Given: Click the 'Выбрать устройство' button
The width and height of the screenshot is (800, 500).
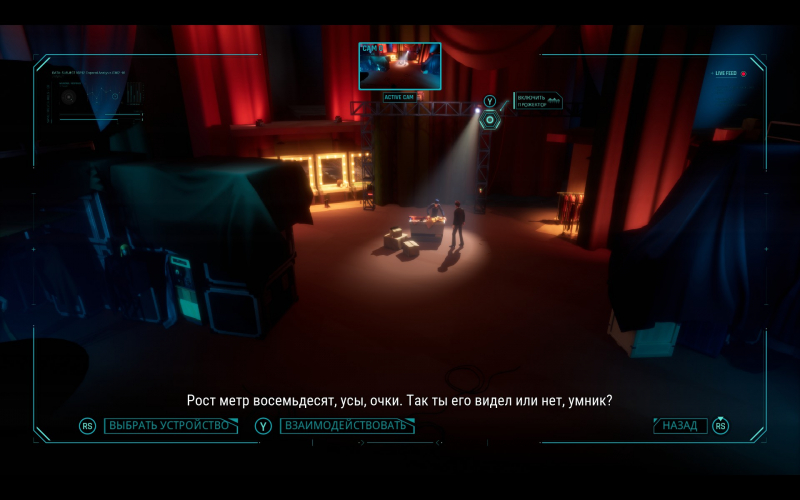Looking at the screenshot, I should pyautogui.click(x=170, y=426).
